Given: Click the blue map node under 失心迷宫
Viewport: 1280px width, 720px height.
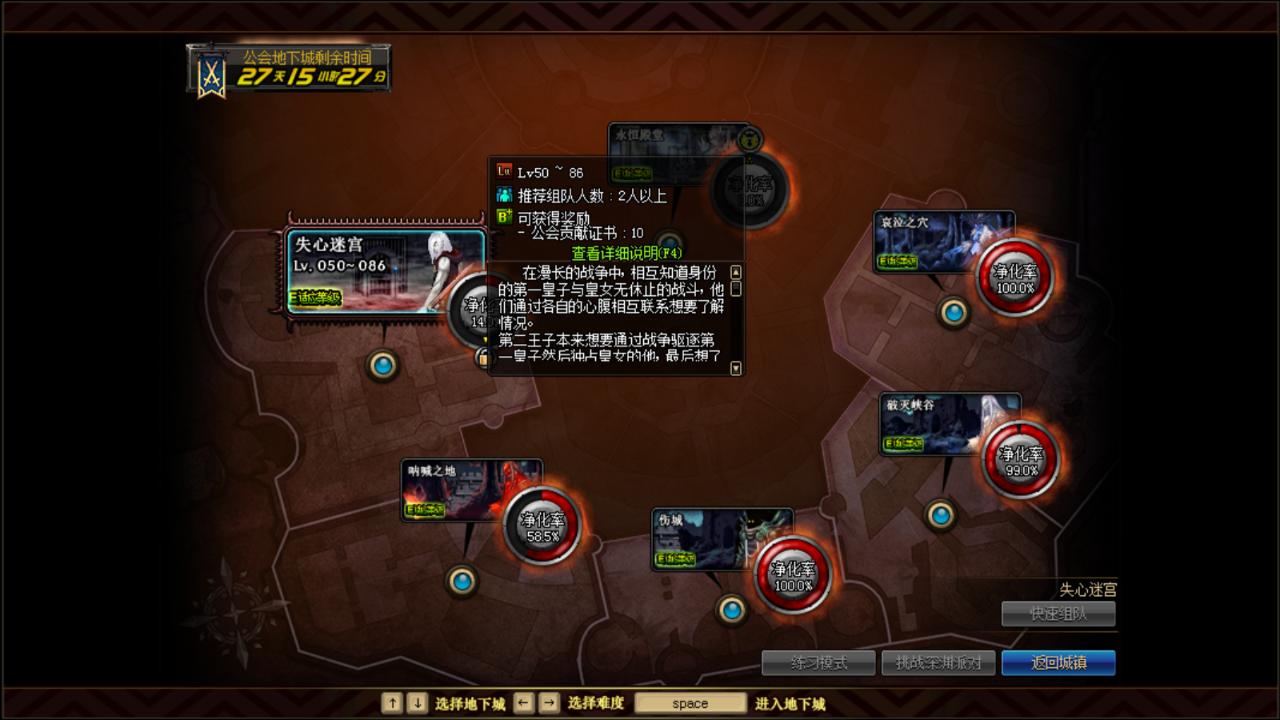Looking at the screenshot, I should (x=383, y=365).
